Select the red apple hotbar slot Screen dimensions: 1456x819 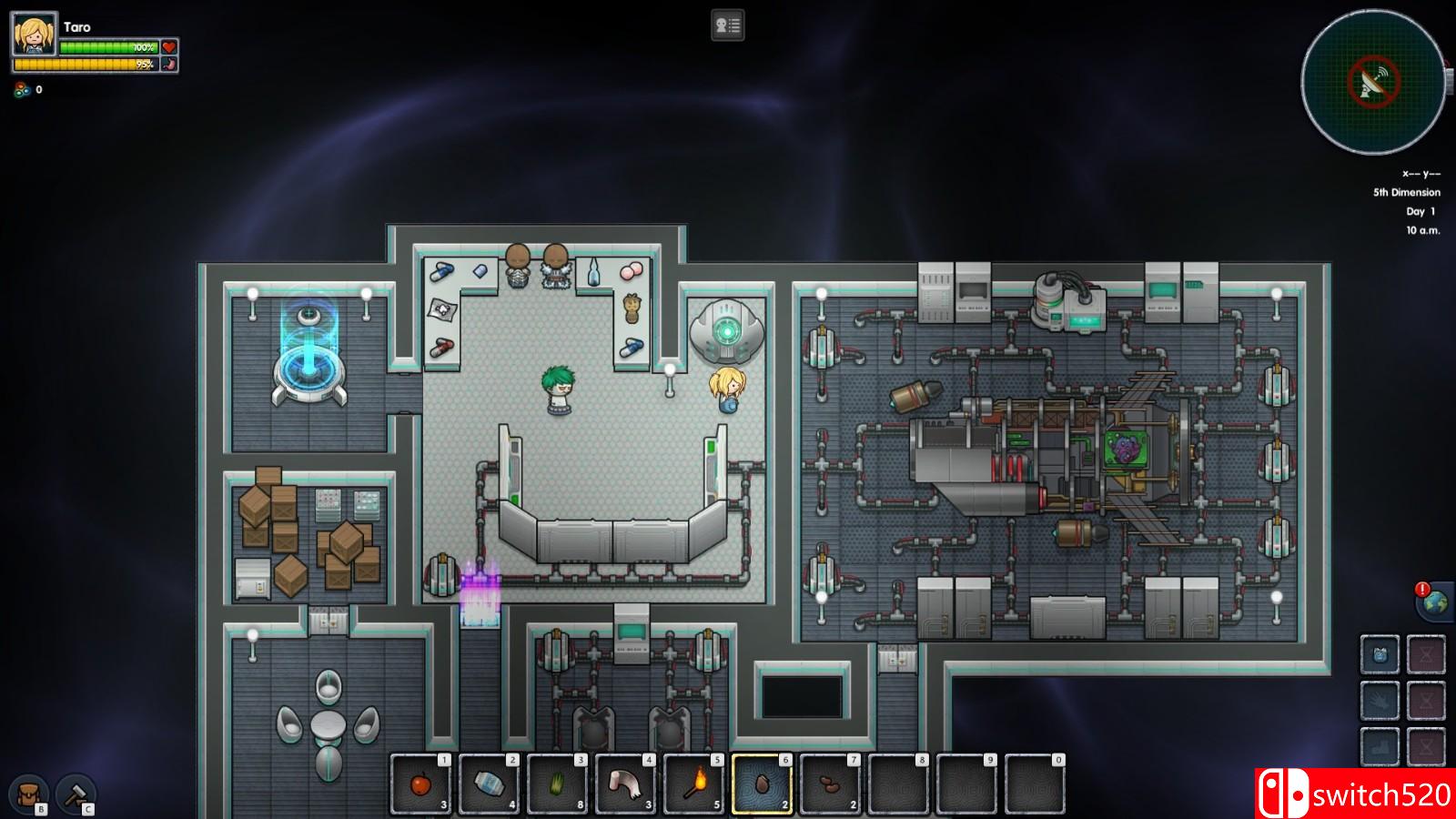pos(420,784)
